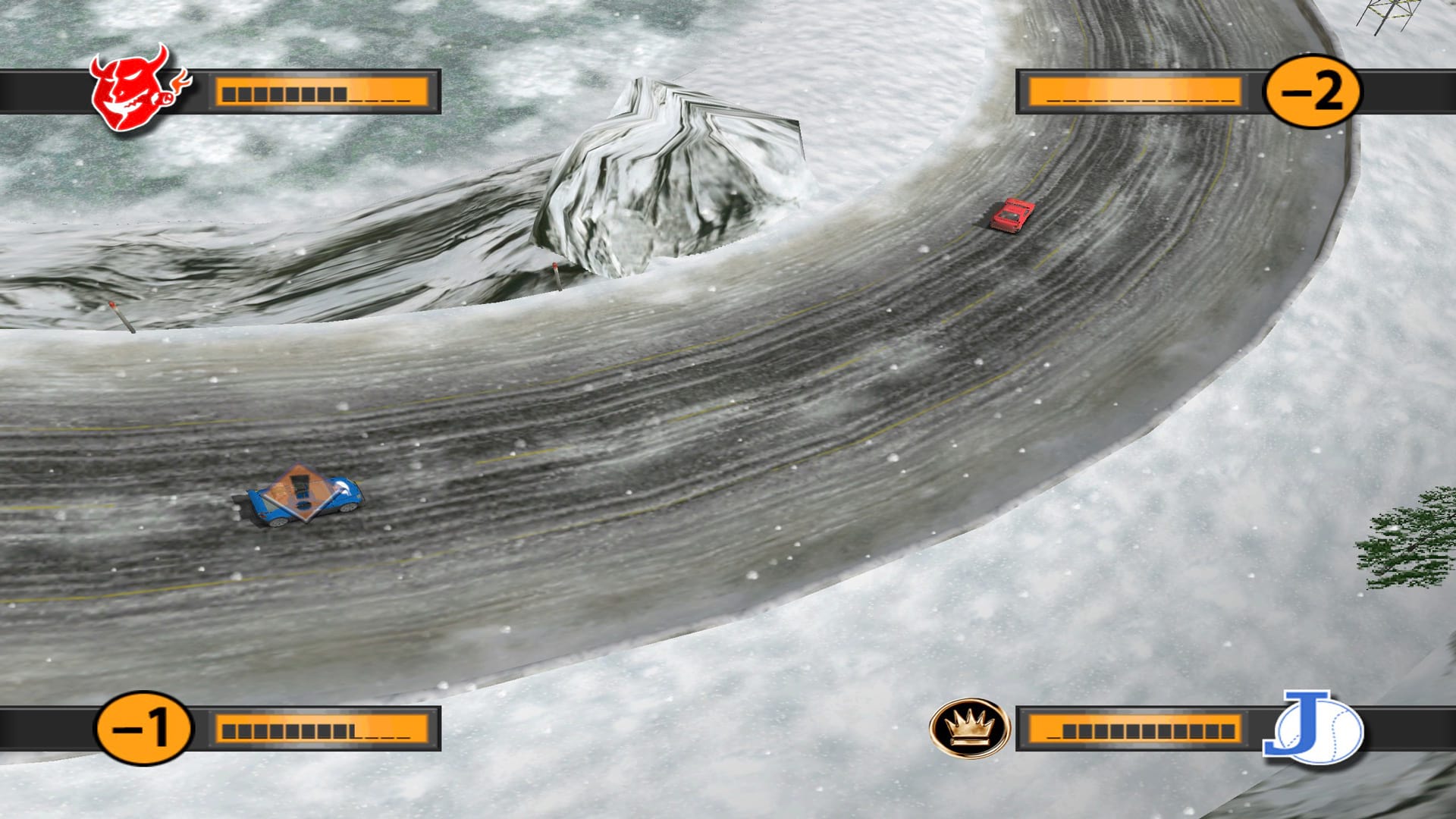This screenshot has width=1456, height=819.
Task: Select the crown symbol inside the black medallion
Action: pos(971,726)
